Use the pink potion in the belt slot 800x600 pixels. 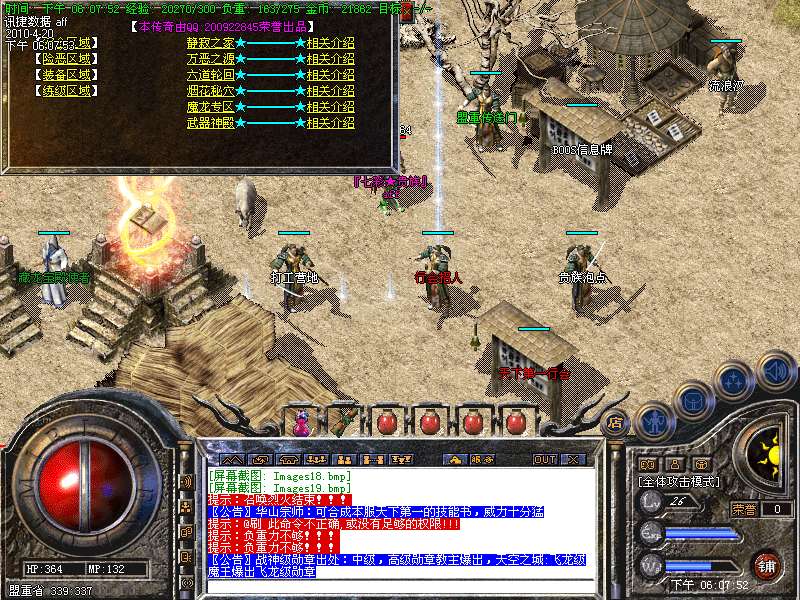[301, 423]
